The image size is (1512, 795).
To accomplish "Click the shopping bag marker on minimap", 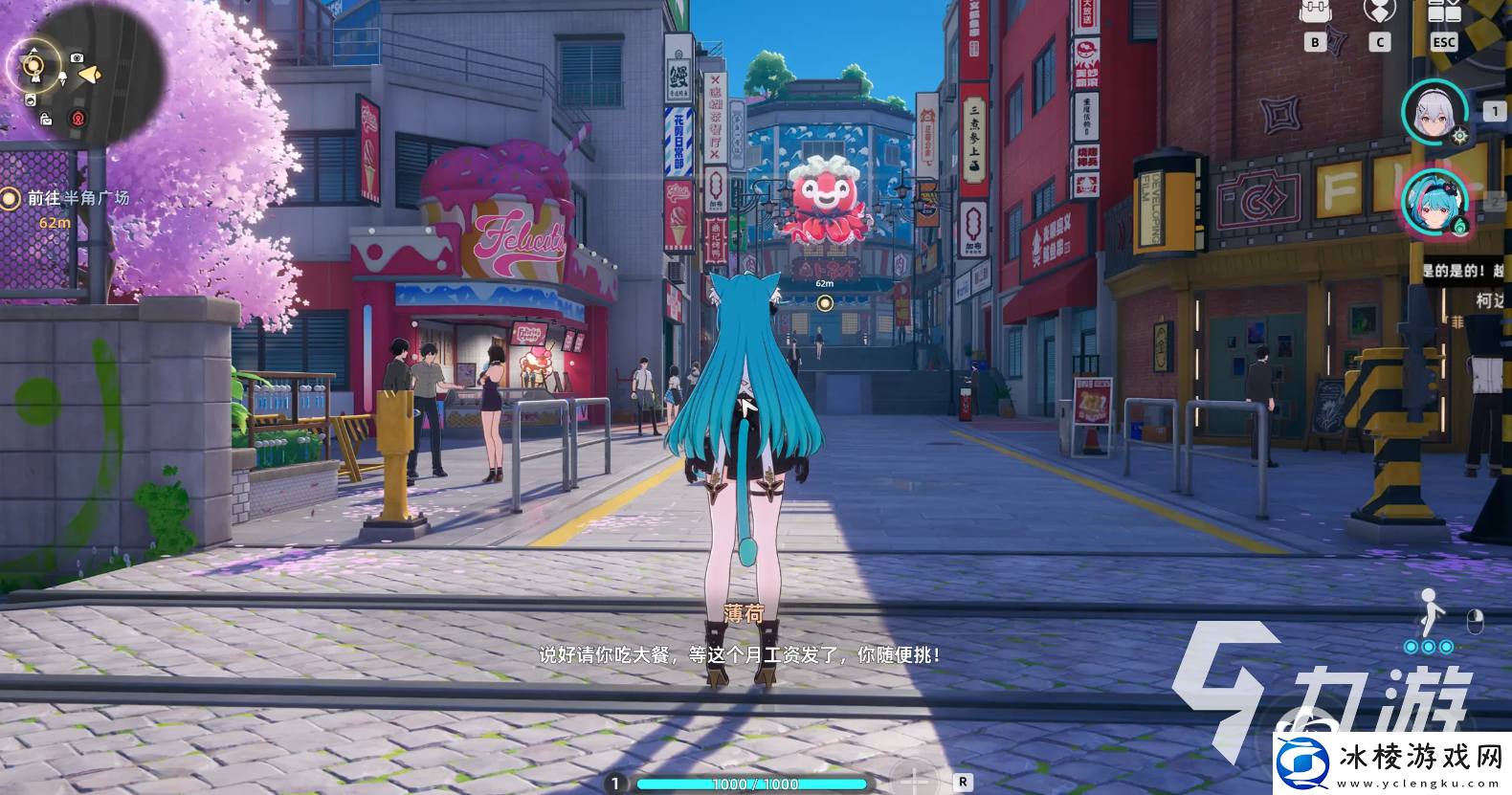I will 46,120.
